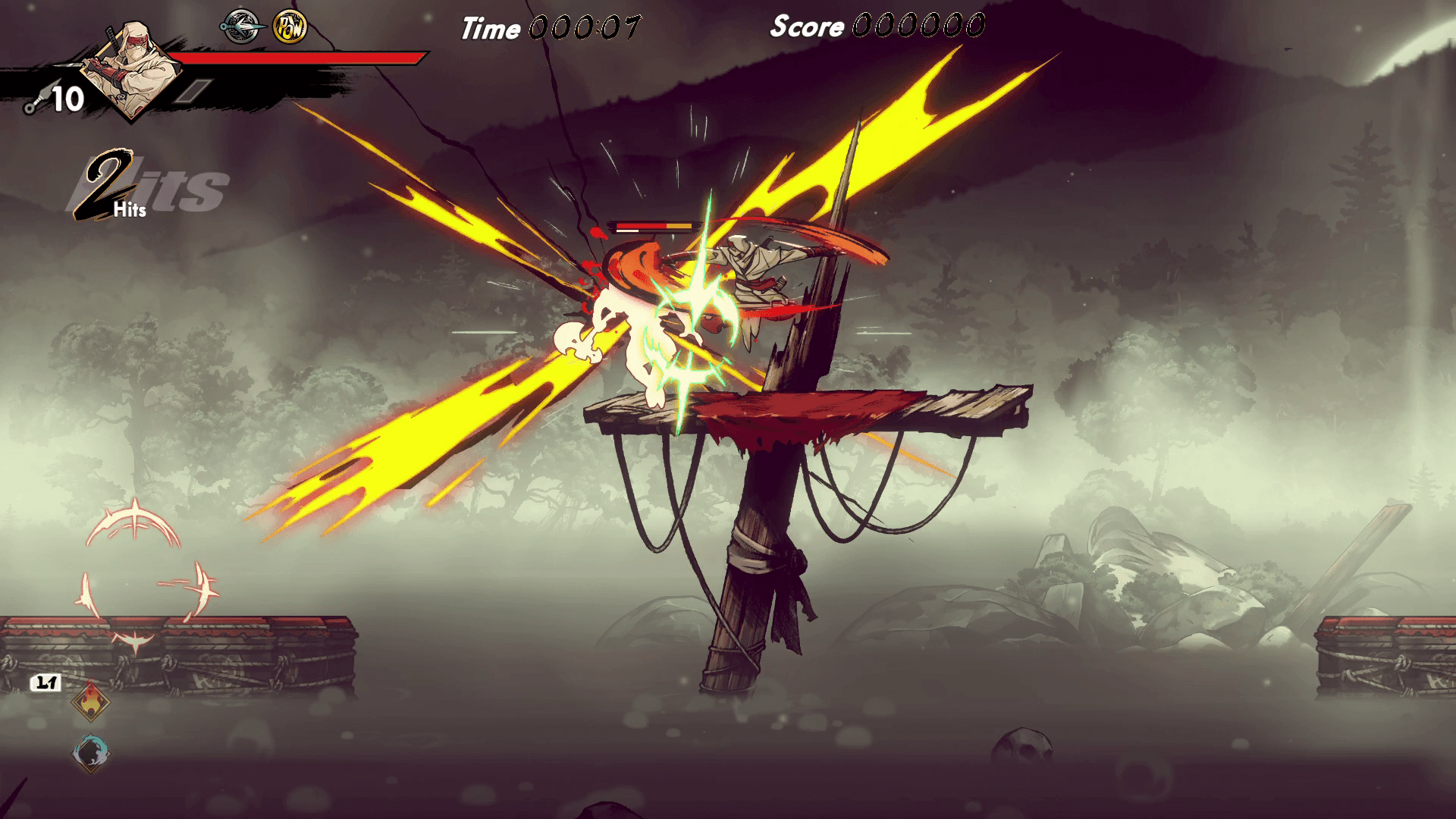Select the silver kunai amulet icon

tap(241, 27)
